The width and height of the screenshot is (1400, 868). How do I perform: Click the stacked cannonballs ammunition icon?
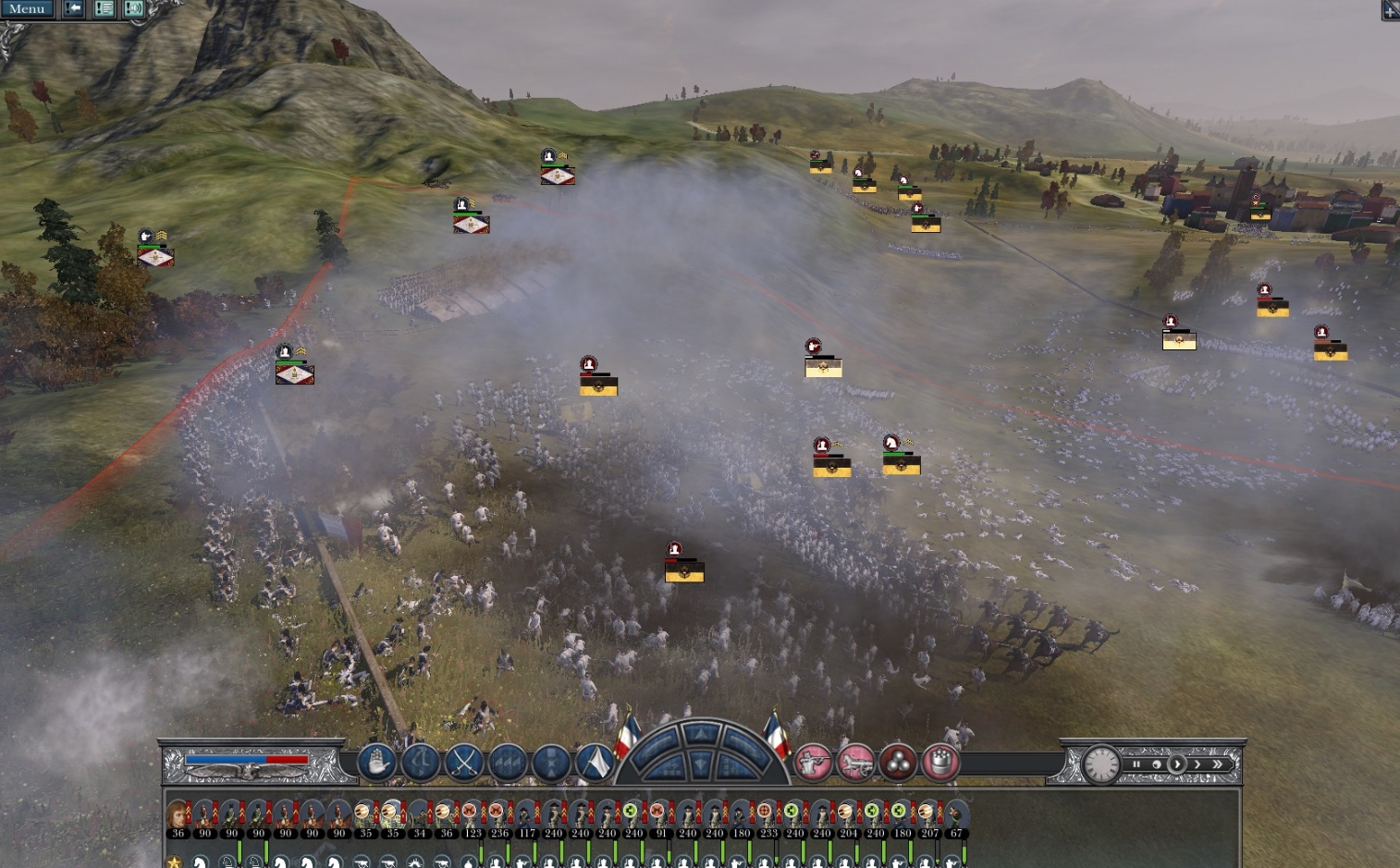pyautogui.click(x=900, y=764)
